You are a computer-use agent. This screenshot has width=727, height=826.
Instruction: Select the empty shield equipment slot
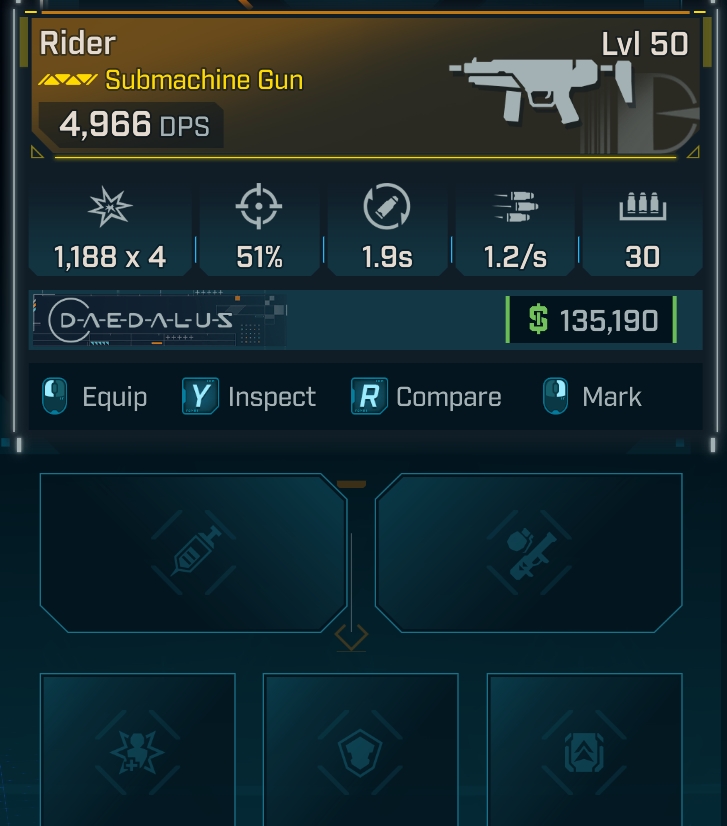[360, 749]
